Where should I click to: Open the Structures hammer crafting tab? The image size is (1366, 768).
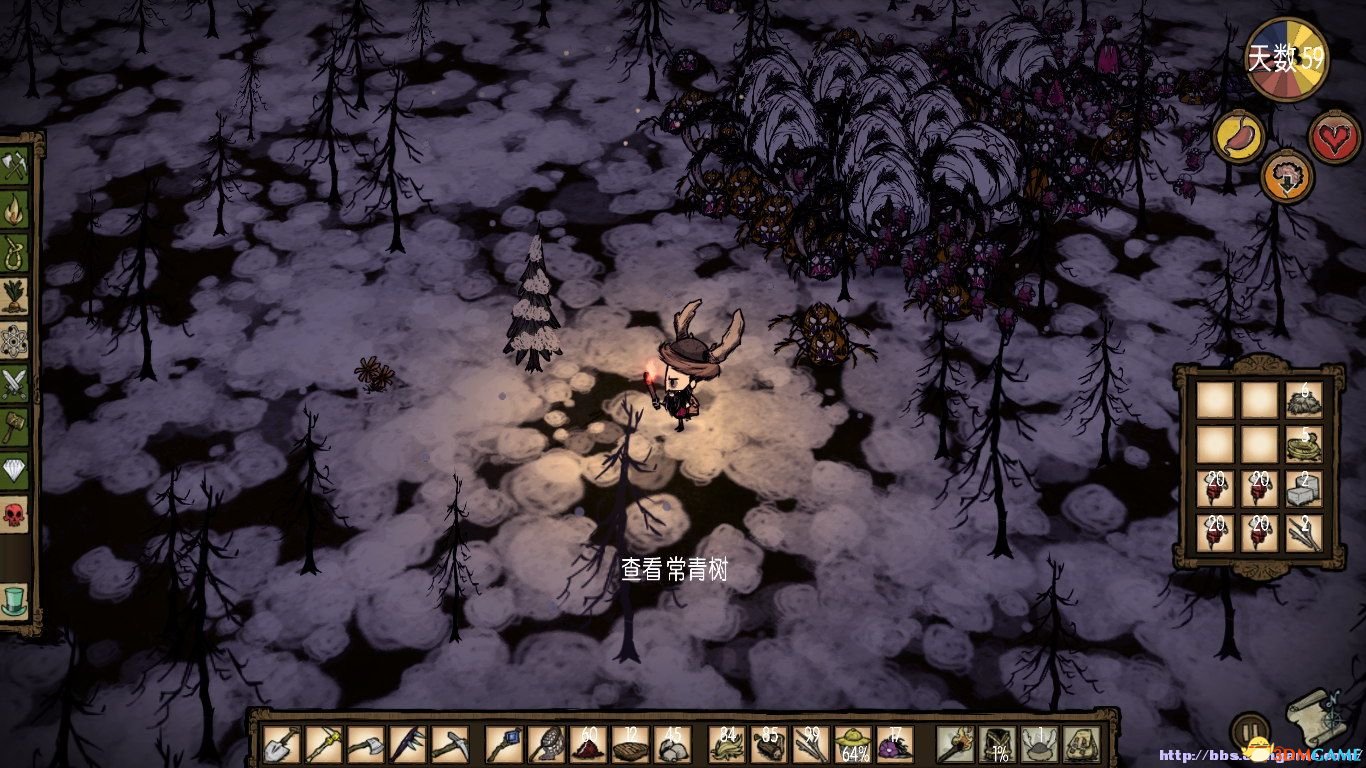point(15,427)
